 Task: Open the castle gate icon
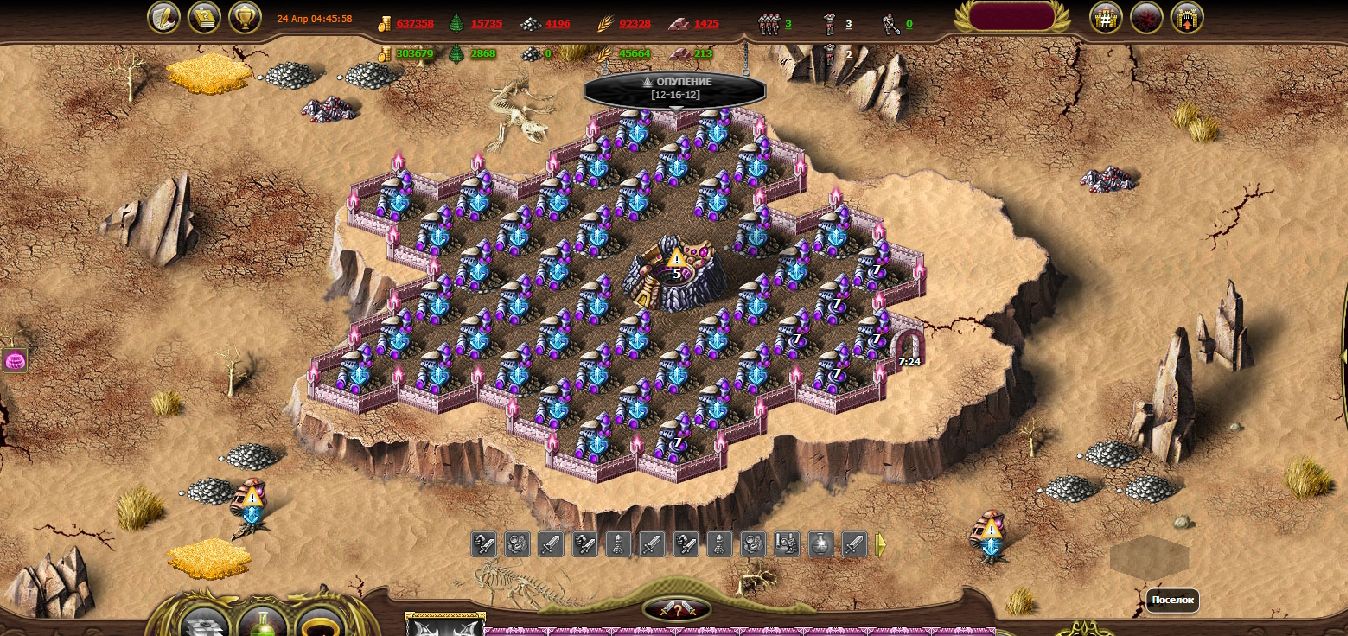click(x=1187, y=17)
